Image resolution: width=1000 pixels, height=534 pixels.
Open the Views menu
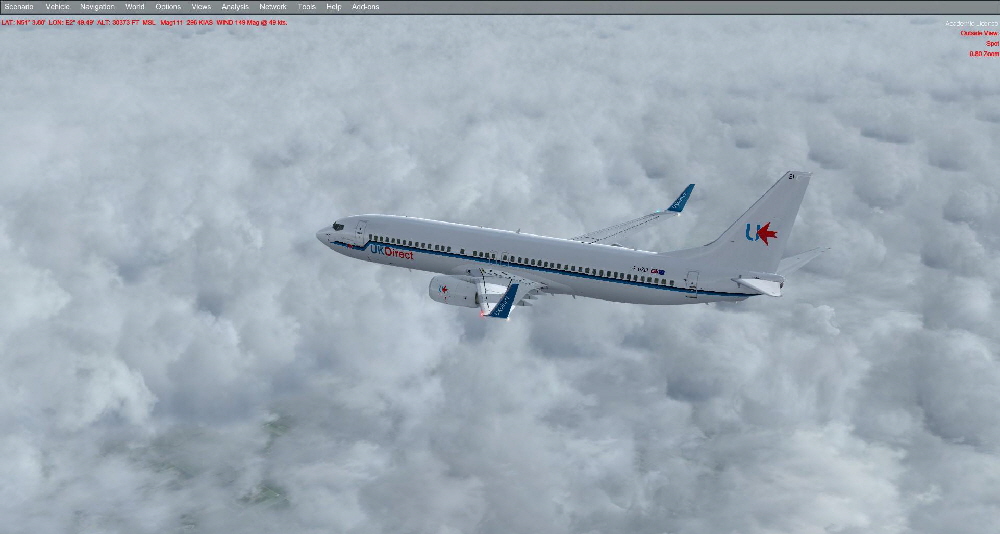coord(201,7)
